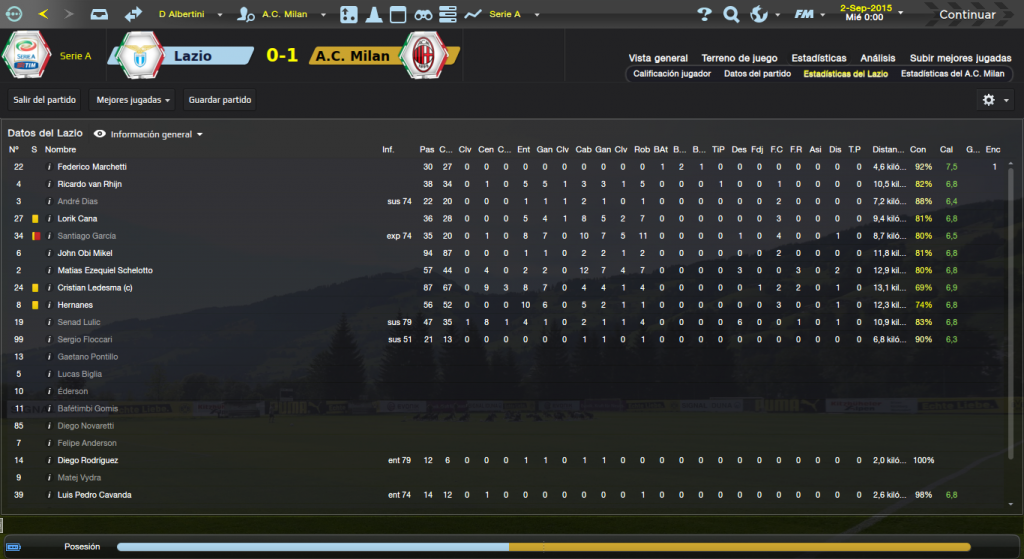
Task: Open the search magnifying glass
Action: [x=731, y=15]
